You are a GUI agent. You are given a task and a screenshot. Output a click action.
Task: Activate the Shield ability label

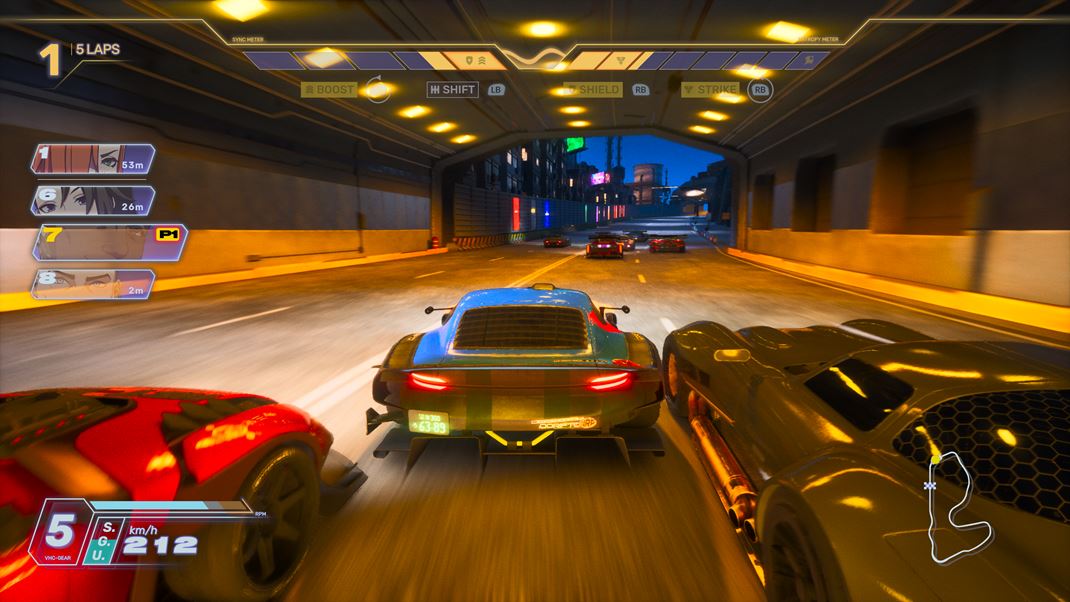pyautogui.click(x=594, y=90)
